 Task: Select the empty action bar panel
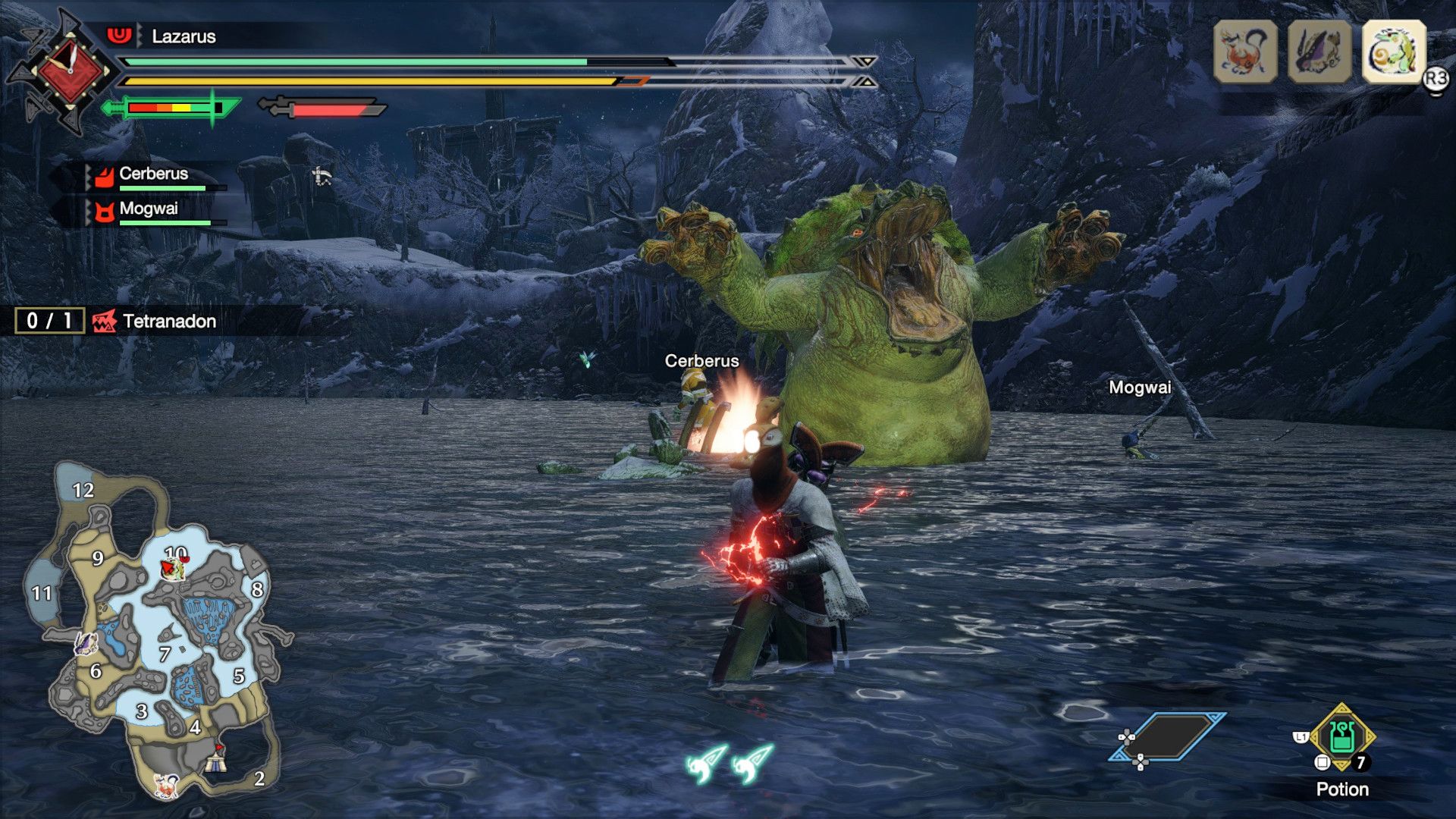(1168, 736)
